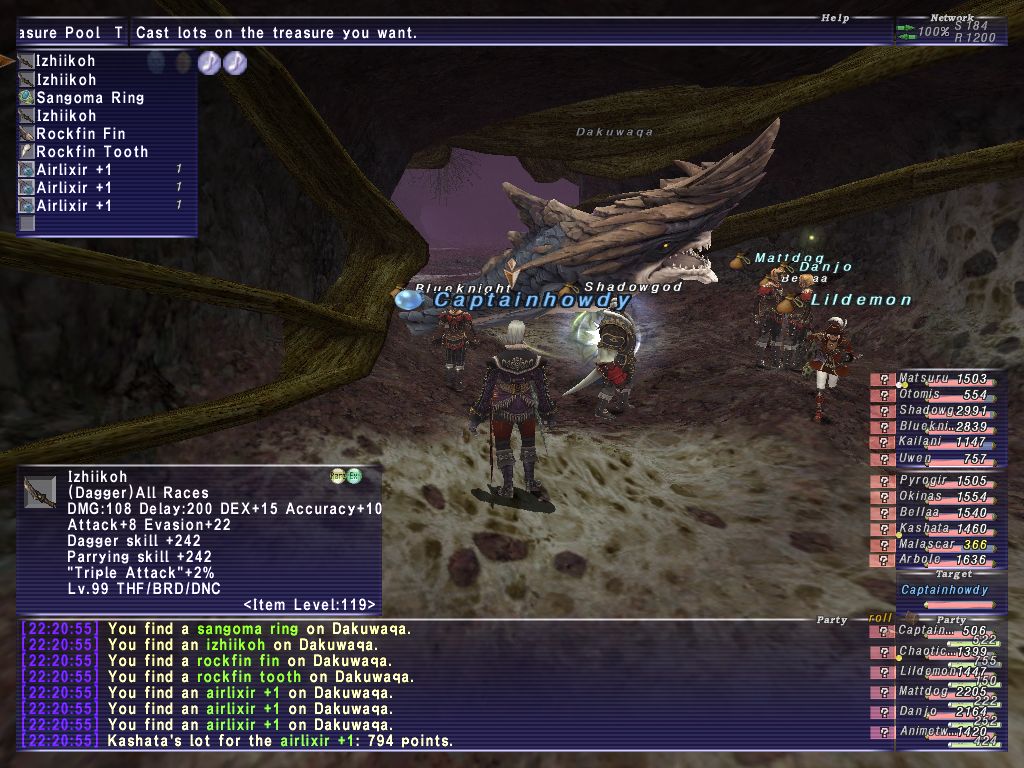This screenshot has height=768, width=1024.
Task: Choose Danjo from the party list
Action: [929, 711]
